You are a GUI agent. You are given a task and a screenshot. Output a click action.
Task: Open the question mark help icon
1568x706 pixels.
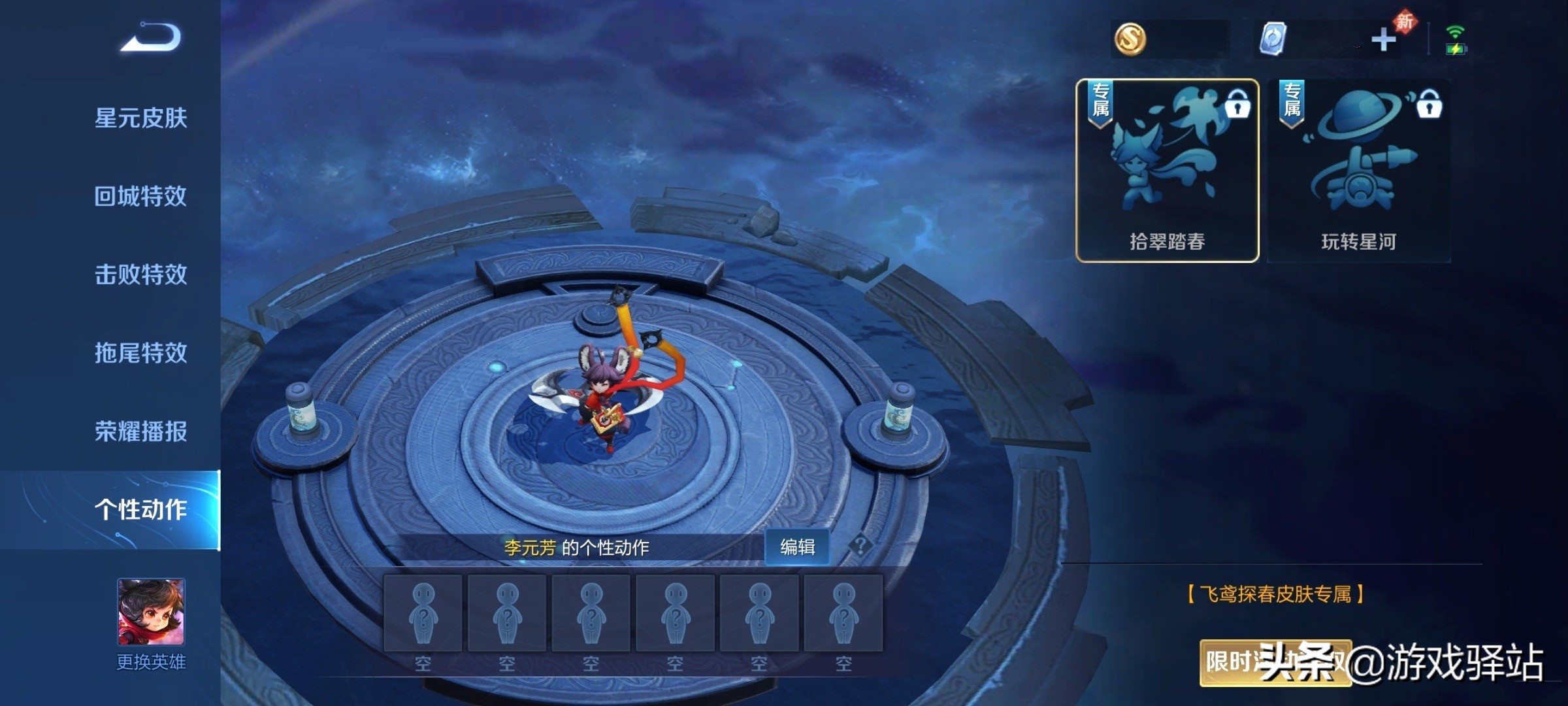860,545
